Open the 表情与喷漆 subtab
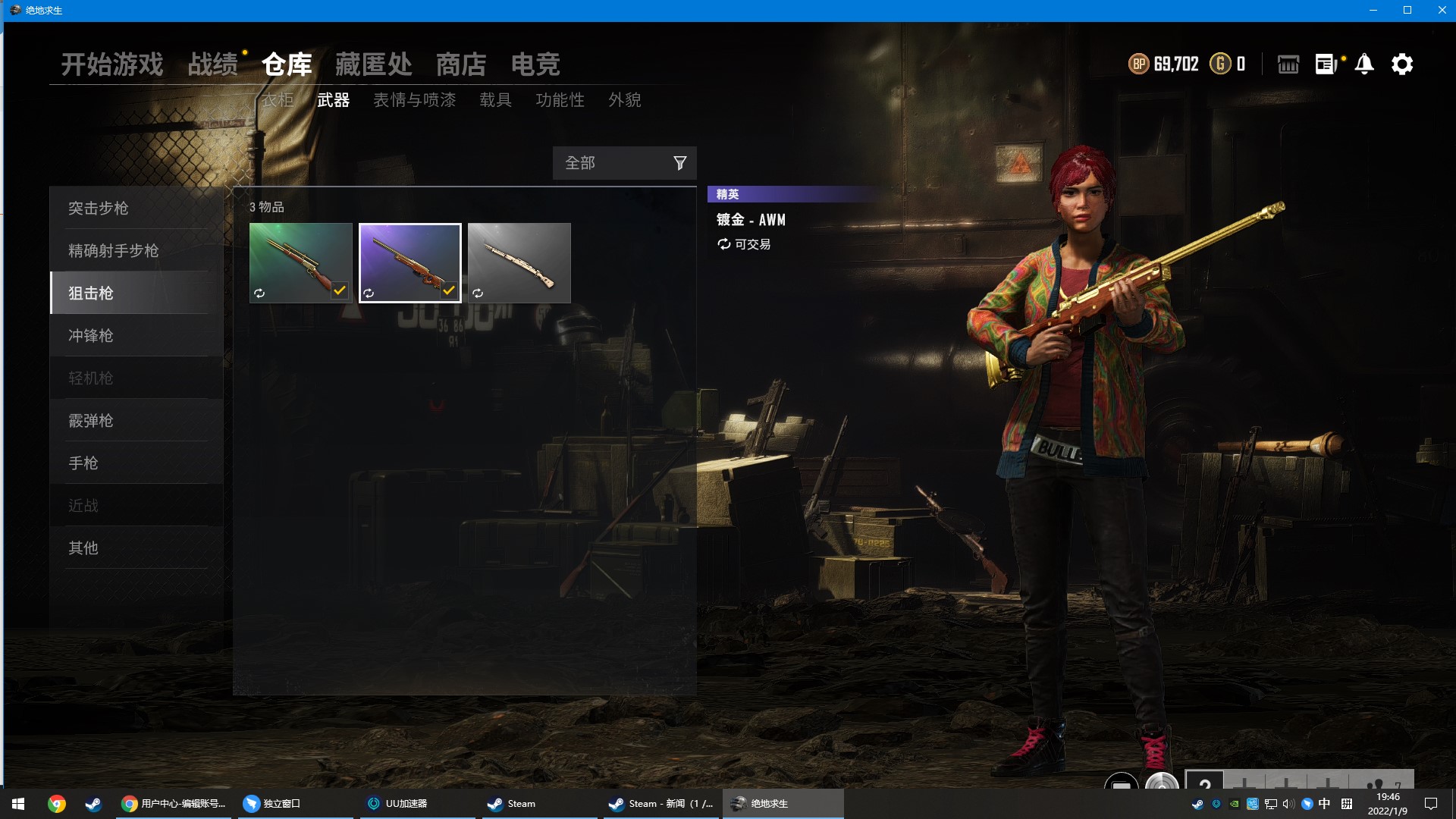Image resolution: width=1456 pixels, height=819 pixels. (x=416, y=100)
